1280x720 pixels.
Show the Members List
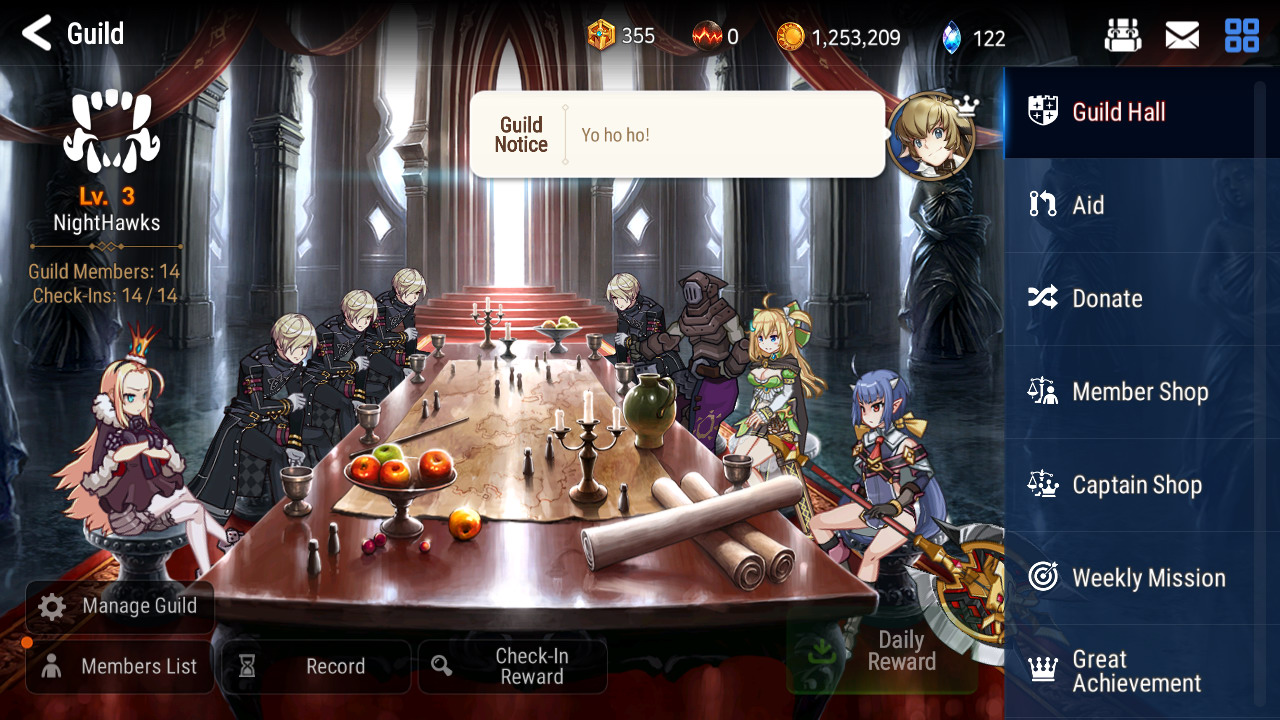click(119, 667)
